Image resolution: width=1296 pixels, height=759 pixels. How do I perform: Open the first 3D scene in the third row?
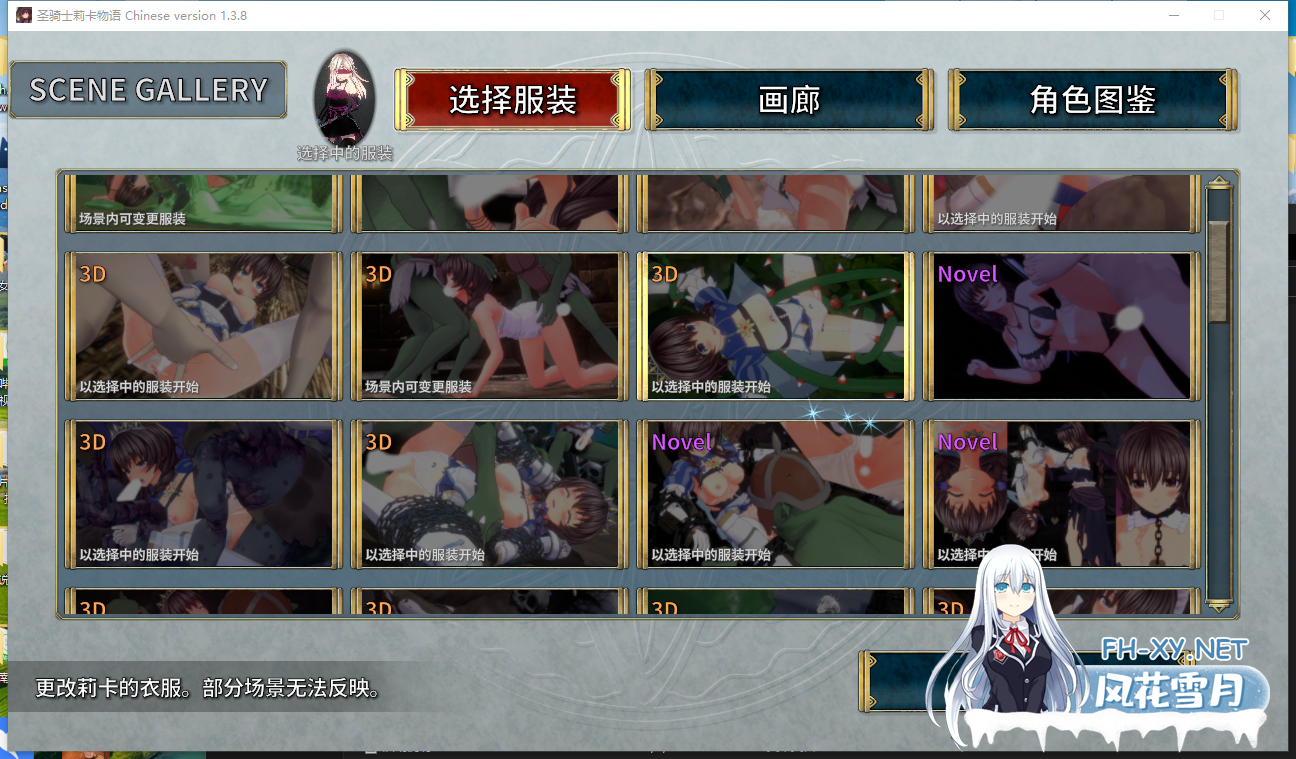[202, 494]
